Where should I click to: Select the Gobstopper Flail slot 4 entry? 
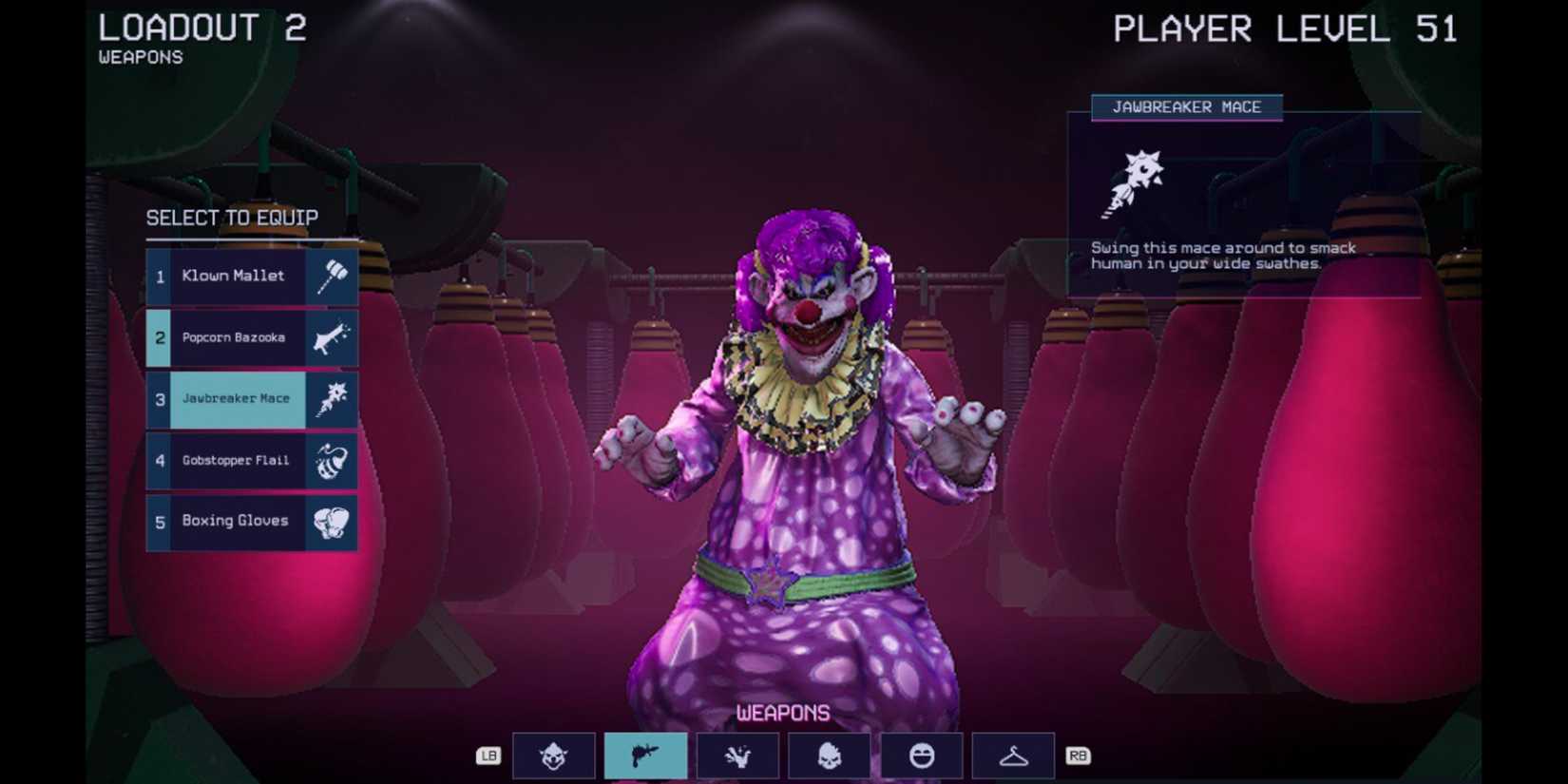[x=235, y=460]
